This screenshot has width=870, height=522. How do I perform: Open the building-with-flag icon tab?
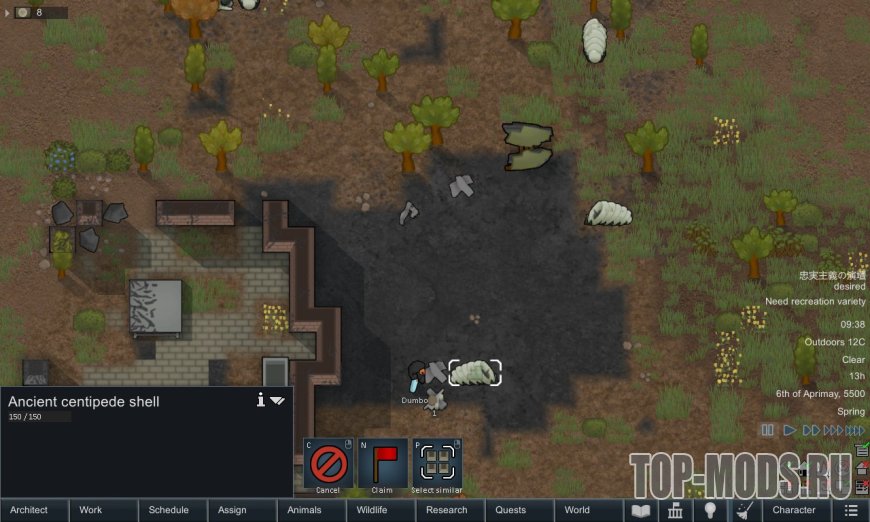pyautogui.click(x=674, y=510)
